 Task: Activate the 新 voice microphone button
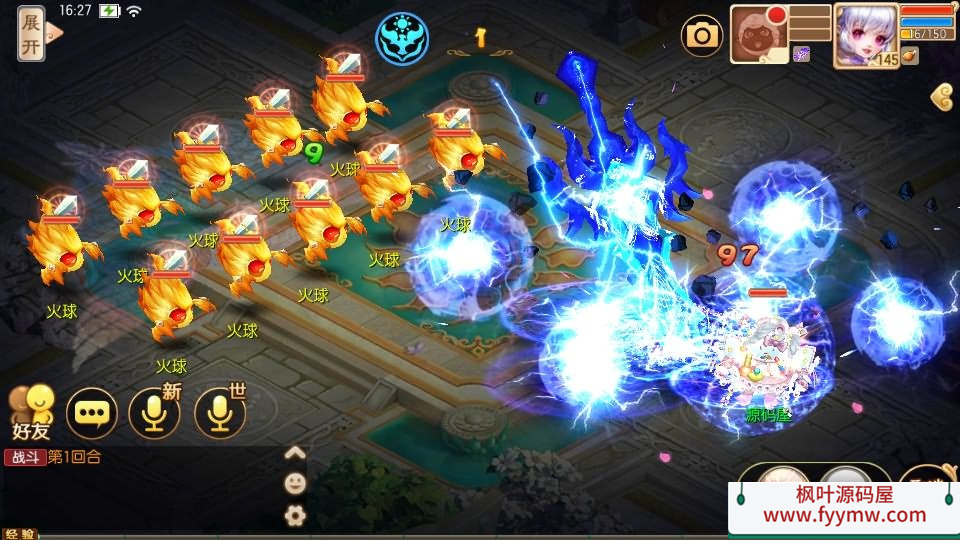tap(155, 412)
